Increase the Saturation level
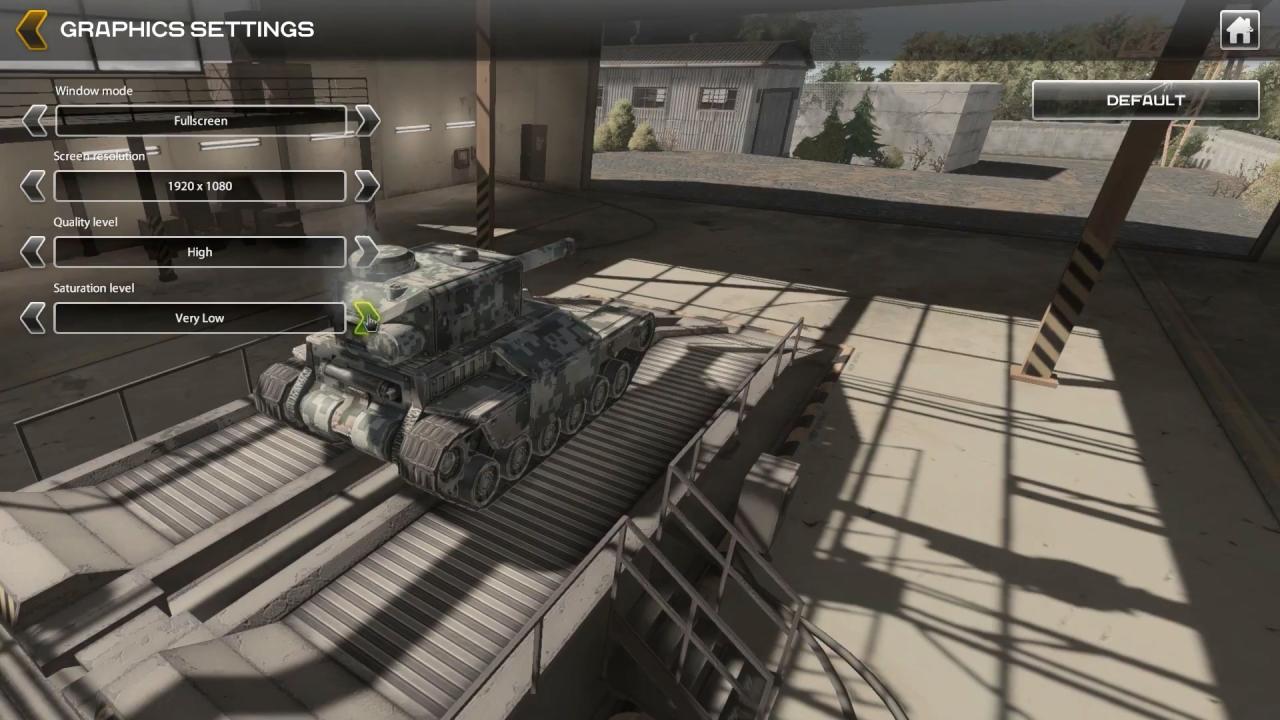The height and width of the screenshot is (720, 1280). [365, 318]
